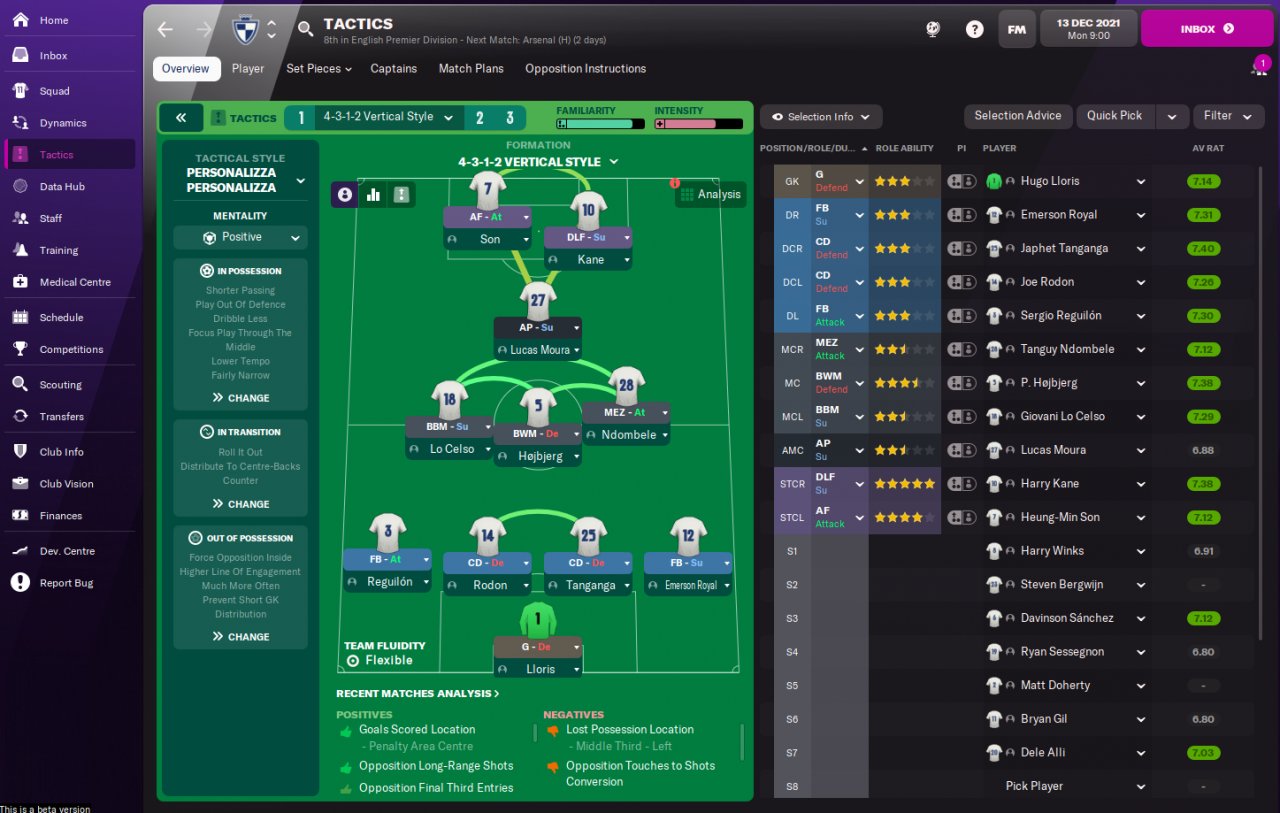
Task: Expand the formation 4-3-1-2 Vertical Style dropdown
Action: tap(538, 162)
